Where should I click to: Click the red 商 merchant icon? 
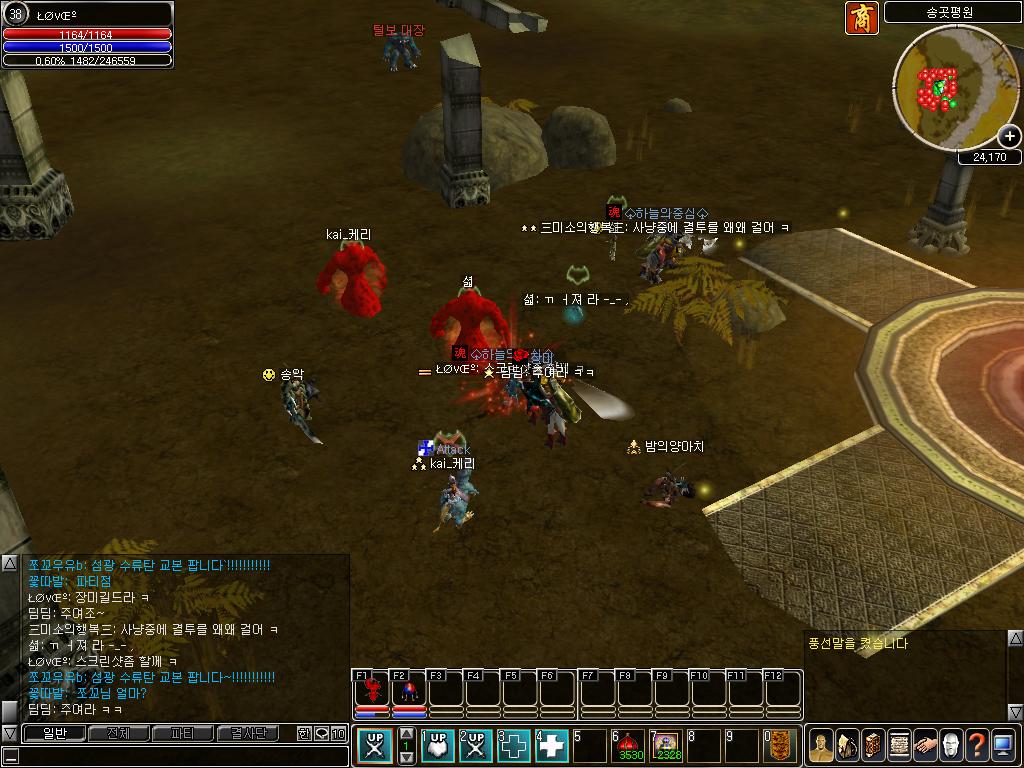862,18
